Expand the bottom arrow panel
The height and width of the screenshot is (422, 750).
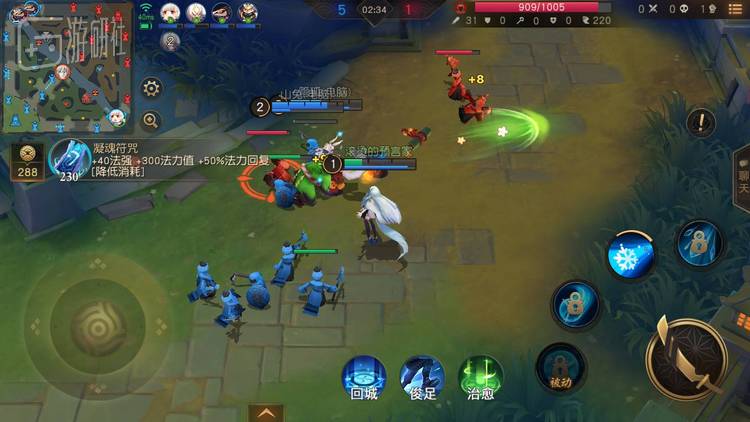(264, 412)
